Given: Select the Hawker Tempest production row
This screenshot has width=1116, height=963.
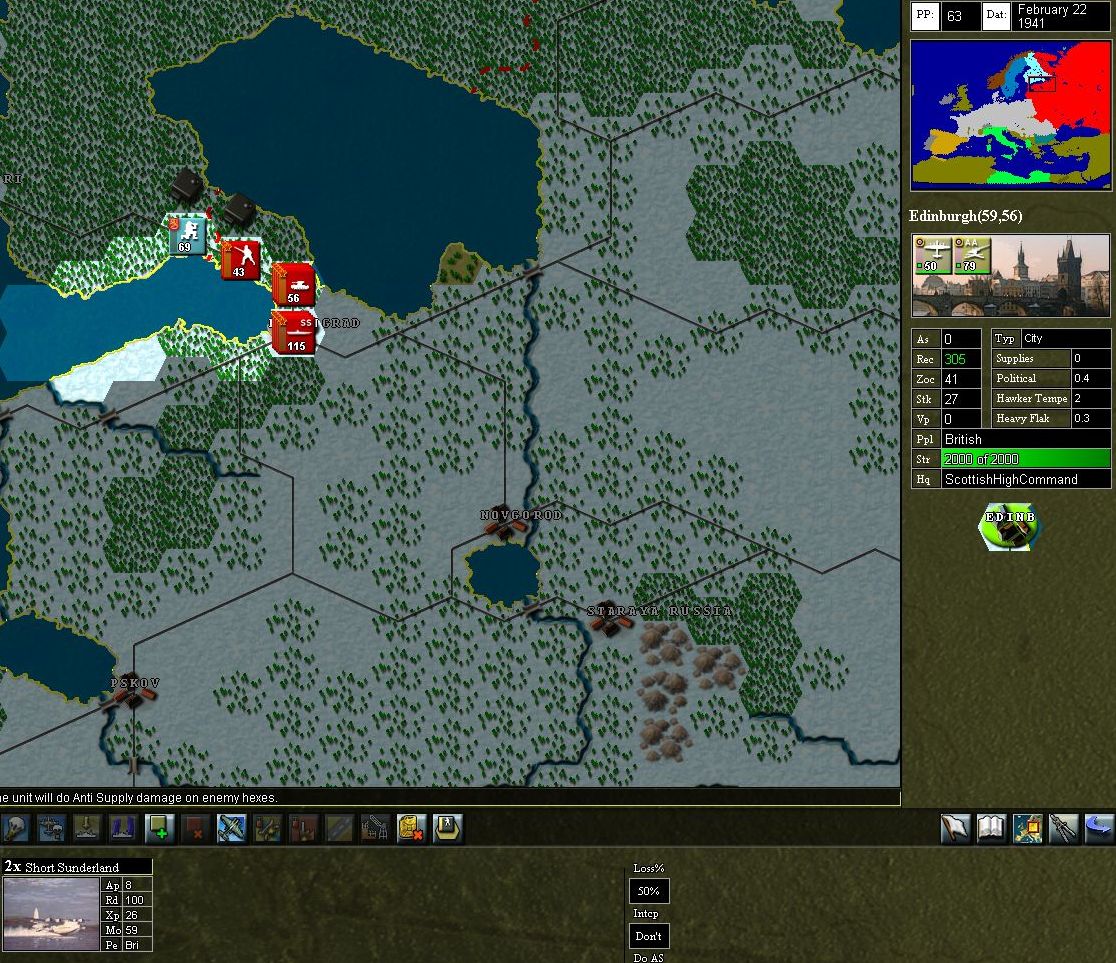Looking at the screenshot, I should click(x=1050, y=398).
